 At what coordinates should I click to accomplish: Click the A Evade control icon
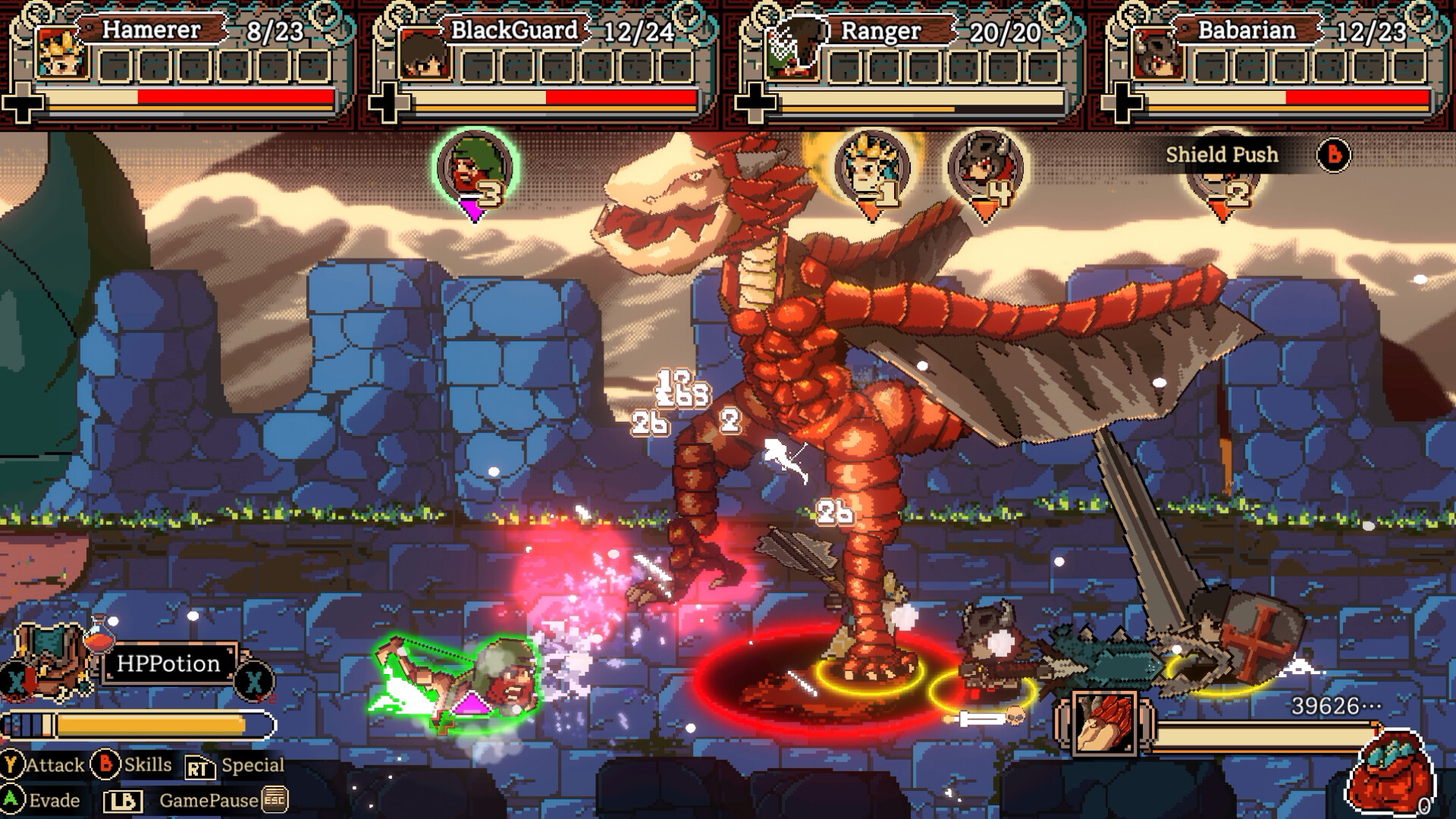coord(11,800)
